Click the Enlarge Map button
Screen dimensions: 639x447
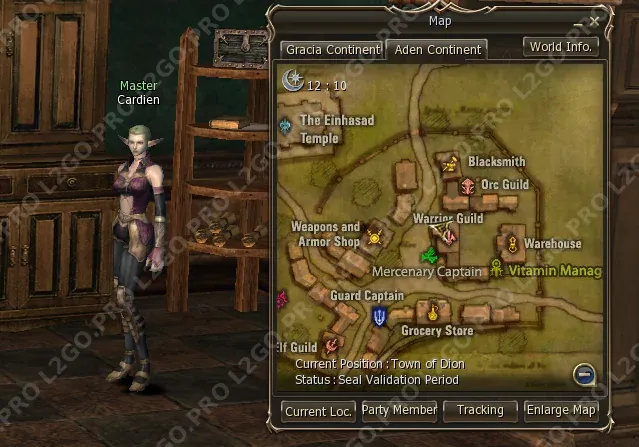pos(562,410)
